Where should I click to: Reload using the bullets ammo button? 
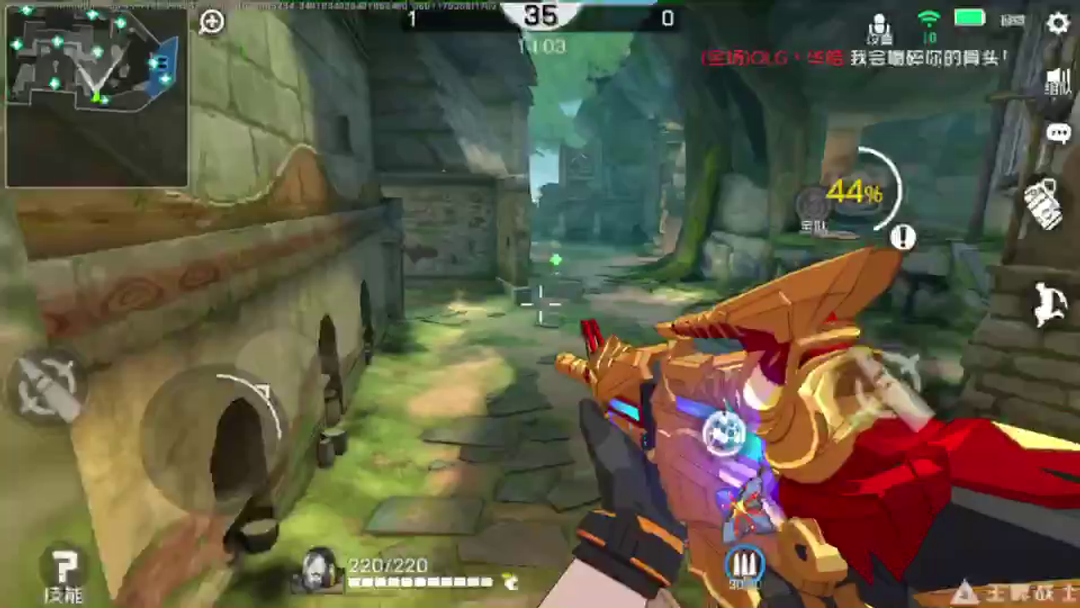(x=744, y=565)
